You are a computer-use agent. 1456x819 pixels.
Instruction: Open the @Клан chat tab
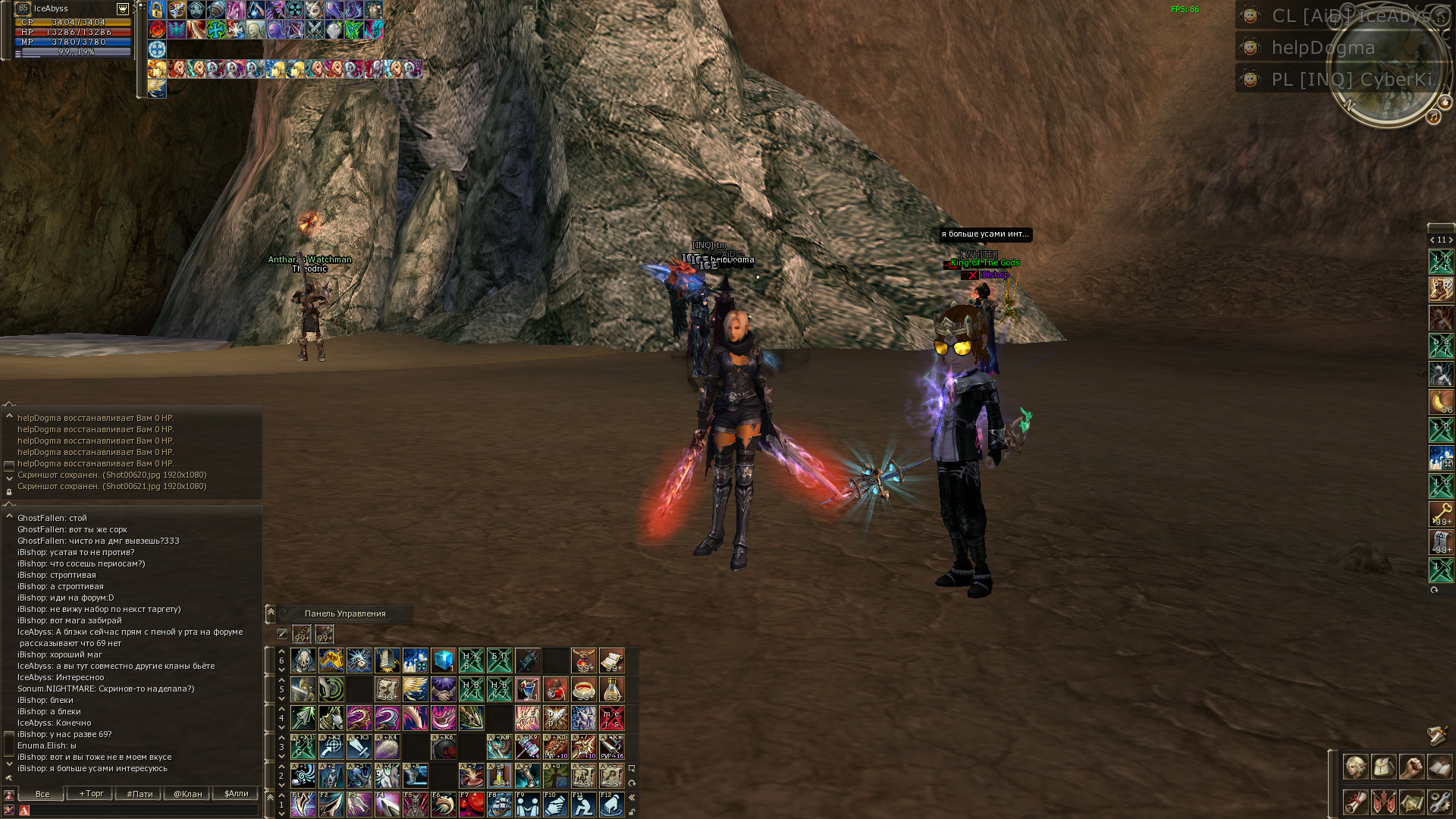[188, 794]
